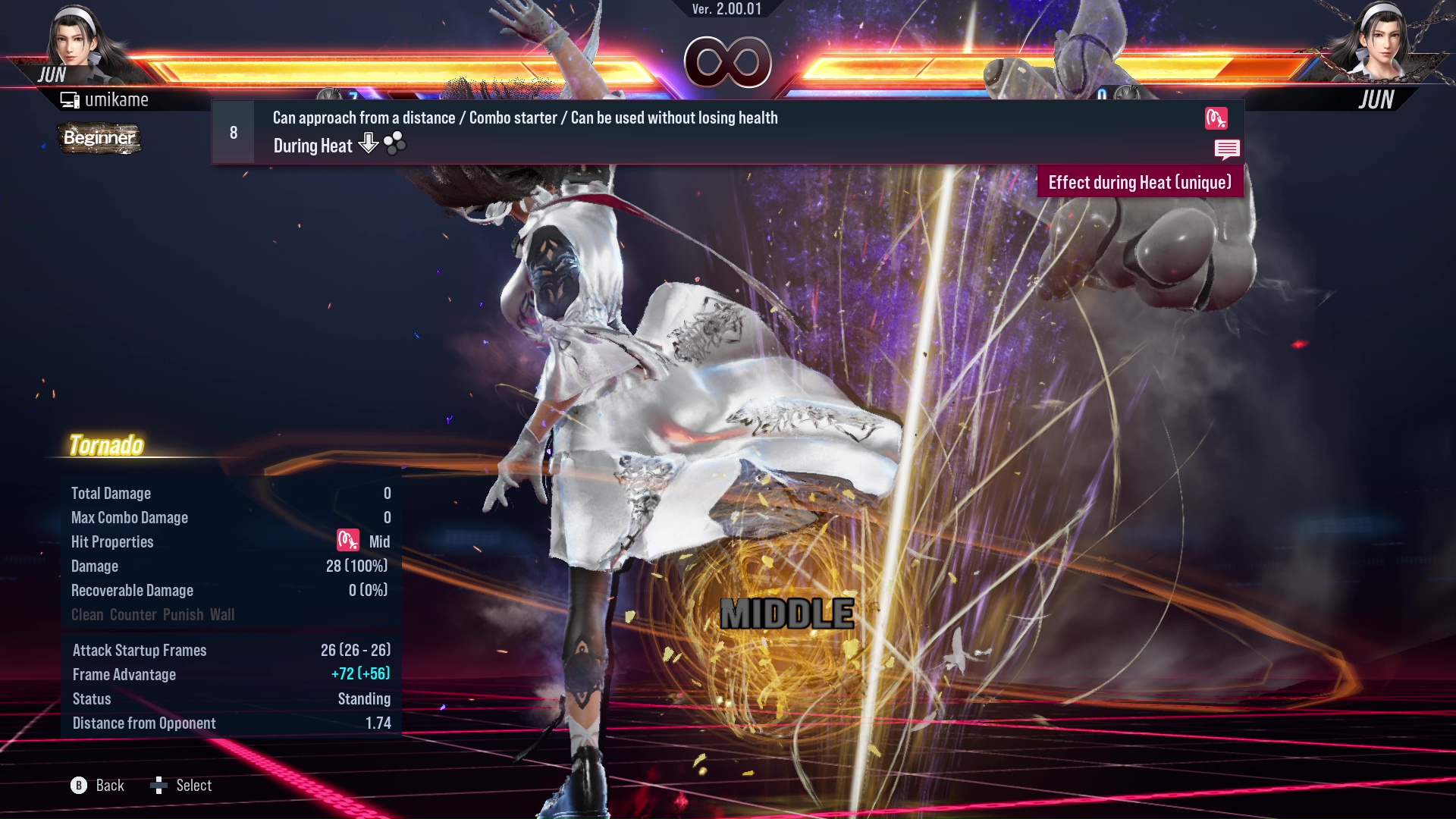Screen dimensions: 1456x819
Task: Click the Heat effect icon beside the move description
Action: pos(1216,119)
